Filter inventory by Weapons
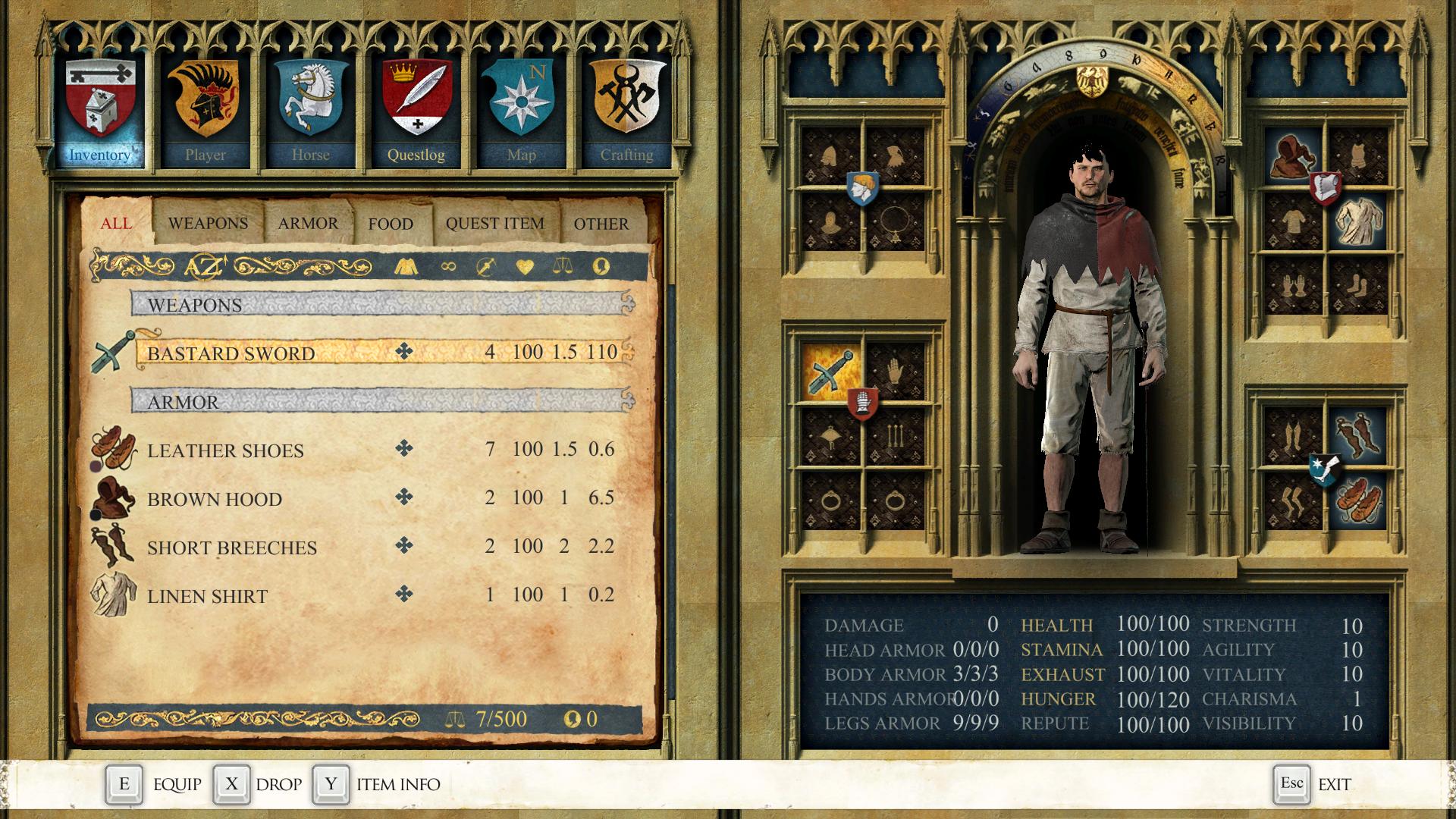Image resolution: width=1456 pixels, height=819 pixels. tap(208, 224)
